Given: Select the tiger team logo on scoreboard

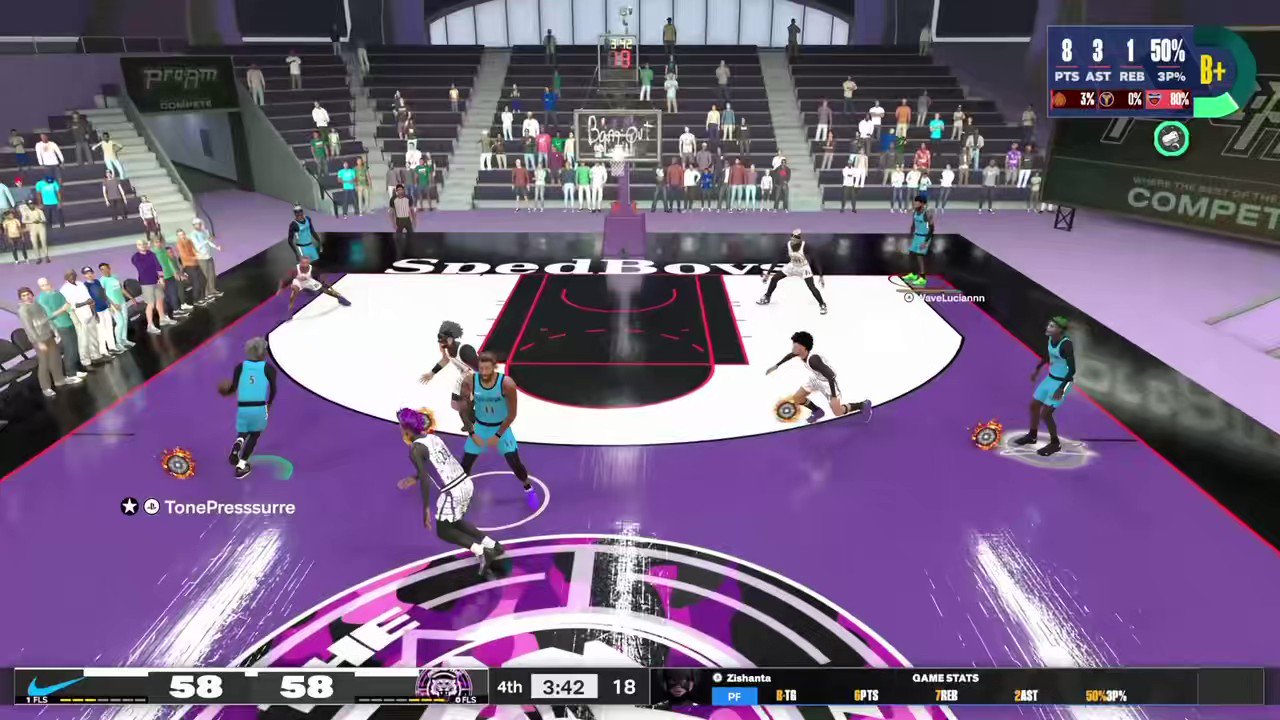Looking at the screenshot, I should coord(445,686).
